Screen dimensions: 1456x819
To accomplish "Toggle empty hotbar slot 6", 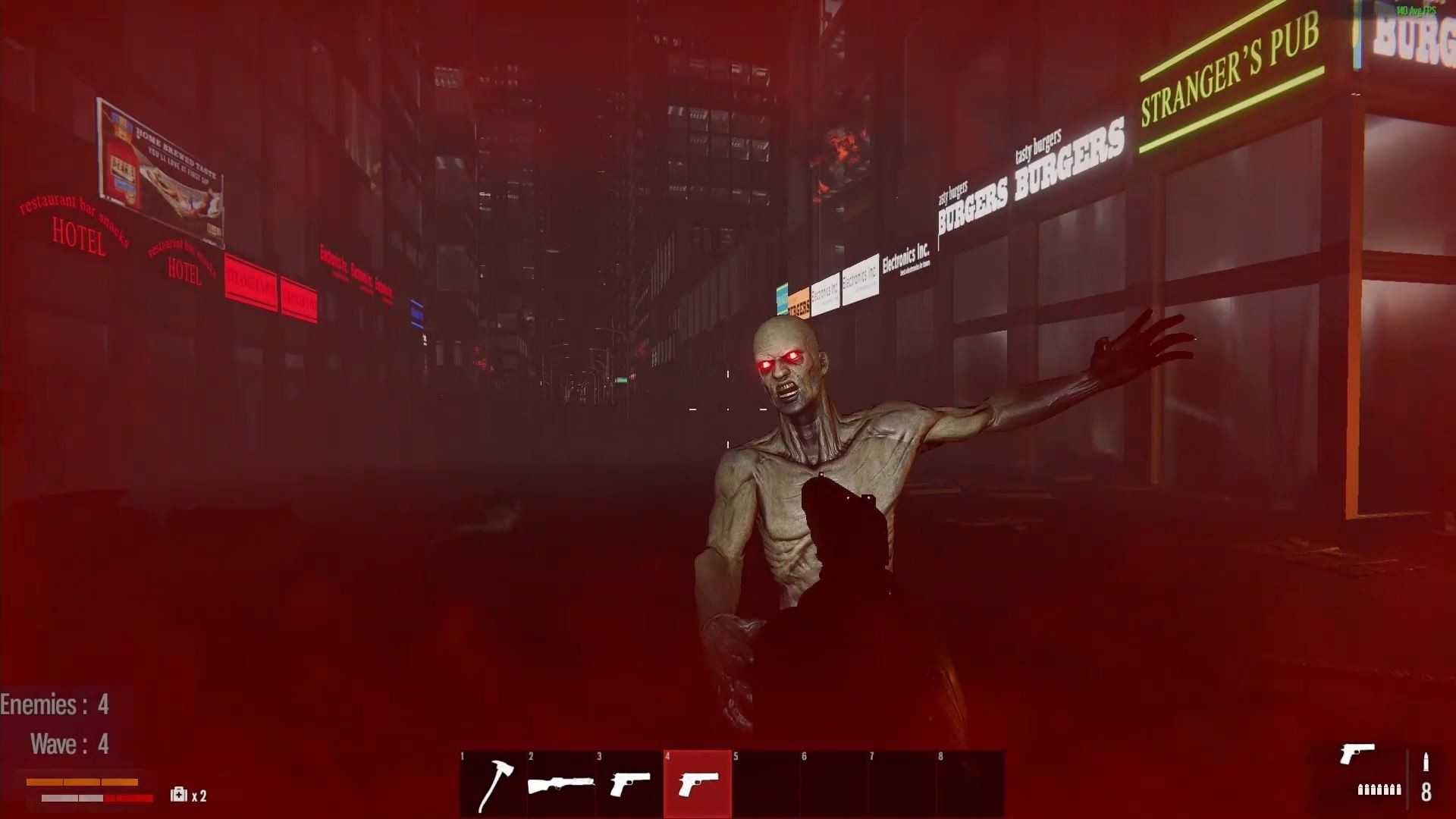I will 833,785.
